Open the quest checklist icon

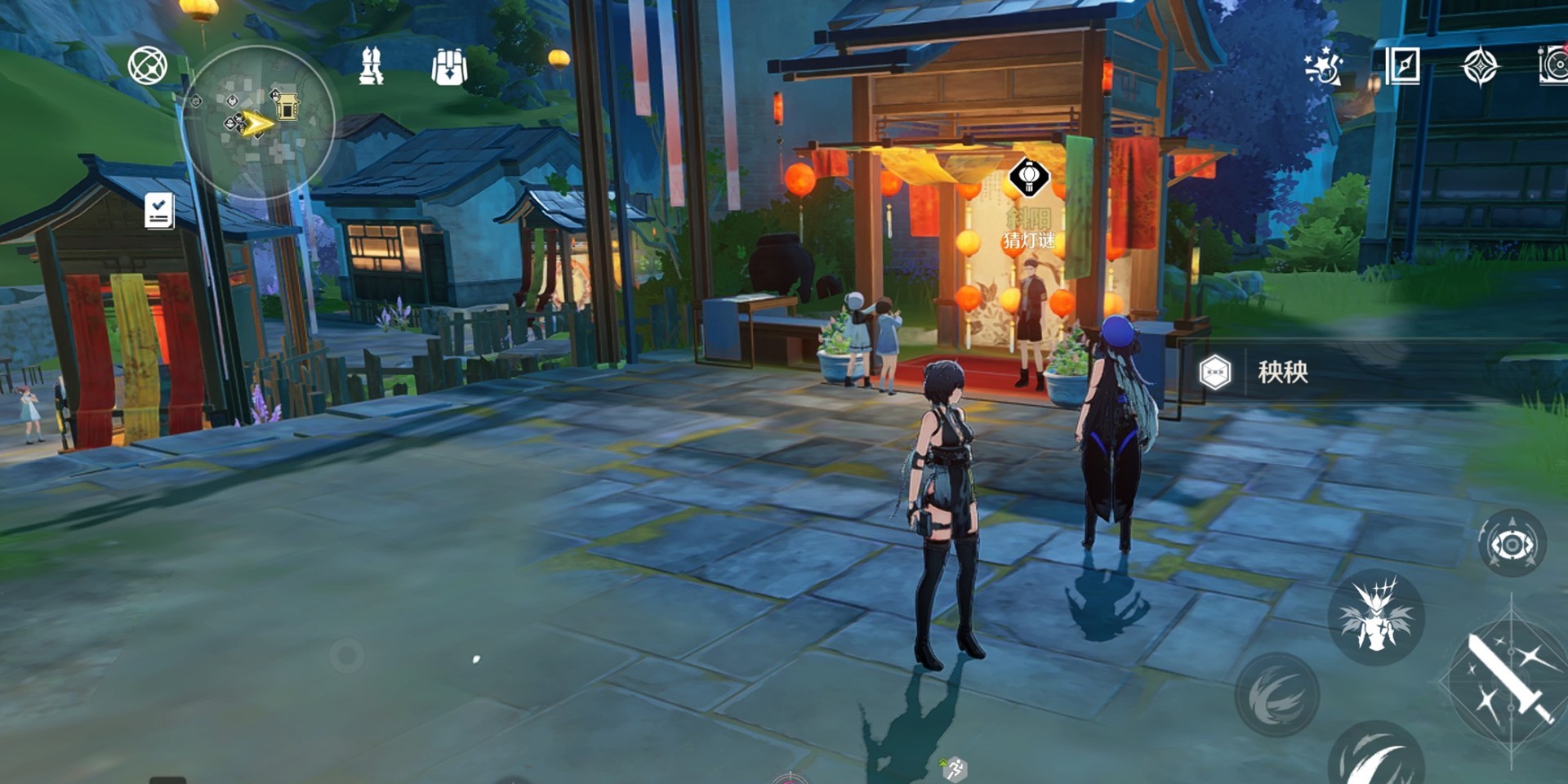pyautogui.click(x=159, y=211)
